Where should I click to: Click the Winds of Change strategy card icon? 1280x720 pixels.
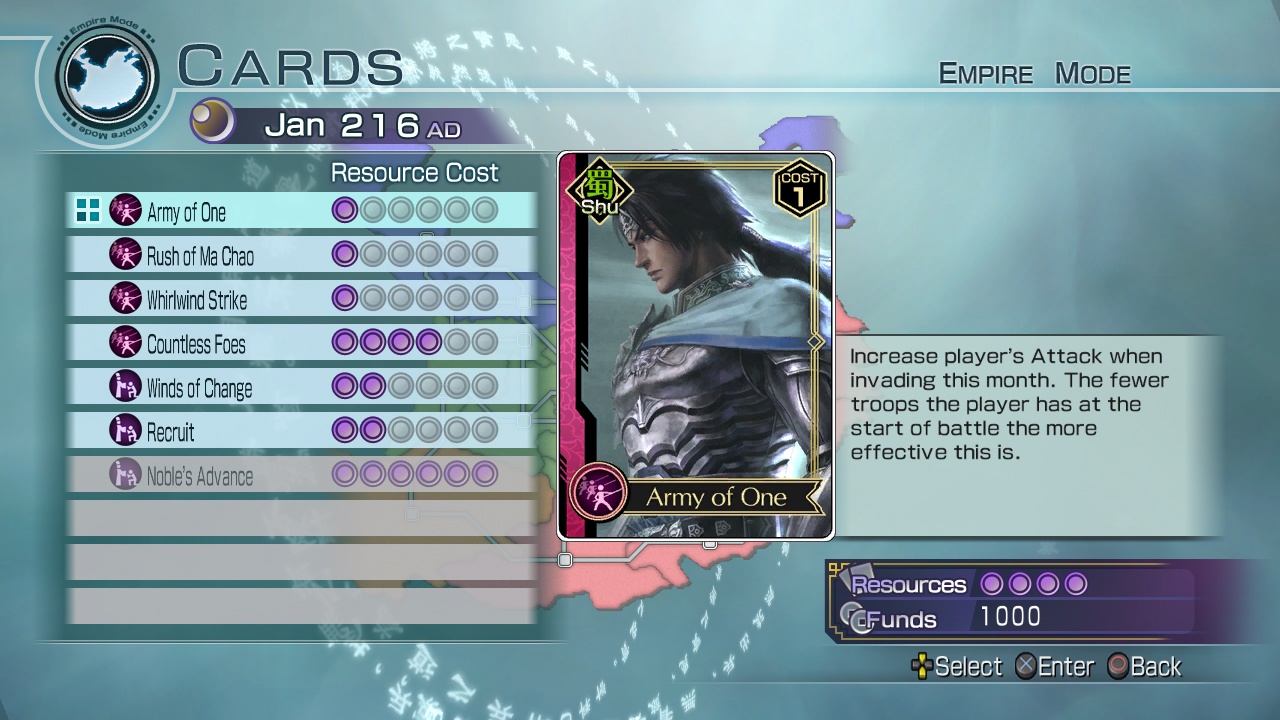click(x=124, y=387)
